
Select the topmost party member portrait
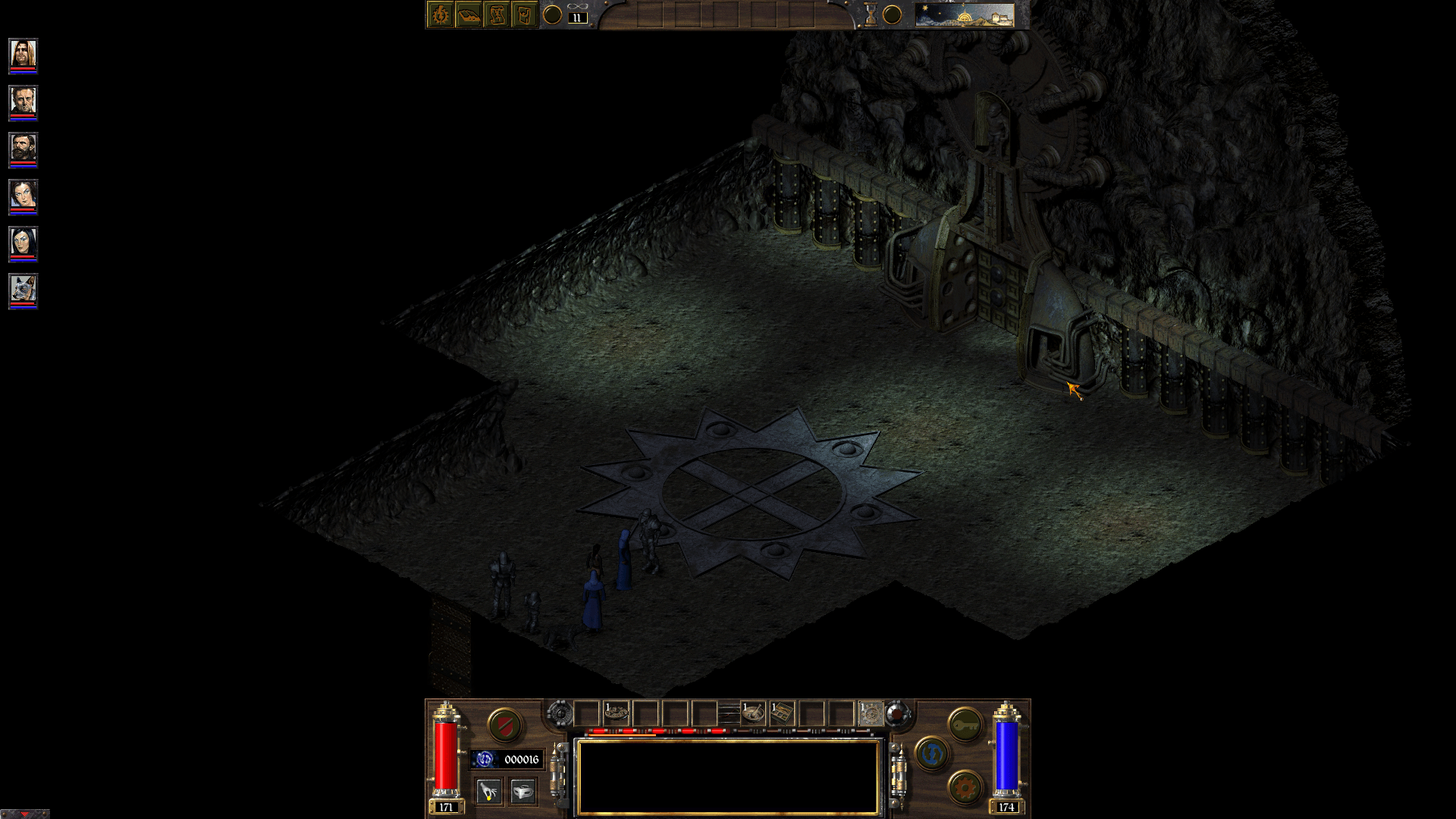point(22,55)
